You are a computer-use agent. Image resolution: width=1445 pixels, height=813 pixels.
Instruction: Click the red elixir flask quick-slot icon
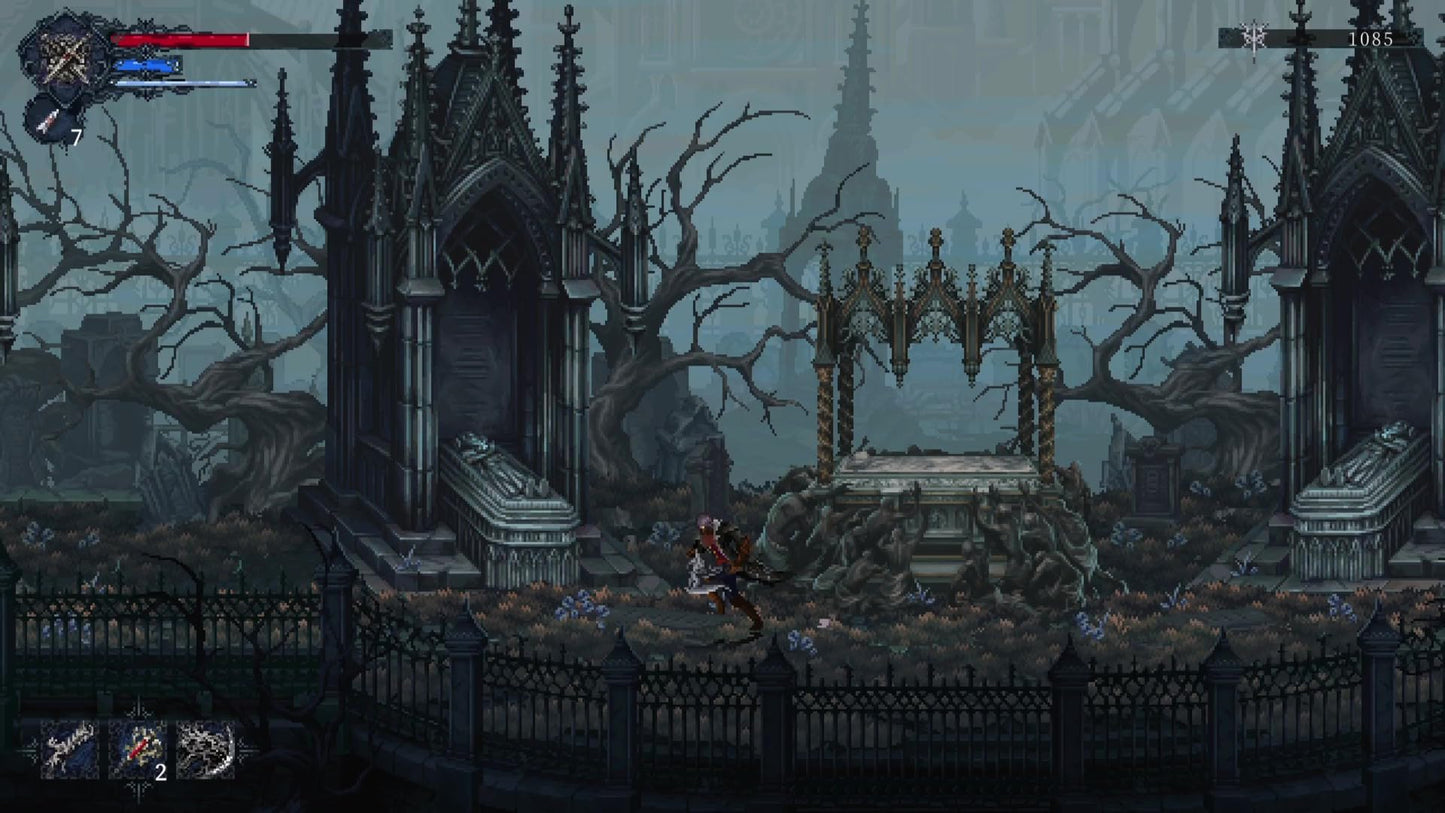[x=138, y=751]
